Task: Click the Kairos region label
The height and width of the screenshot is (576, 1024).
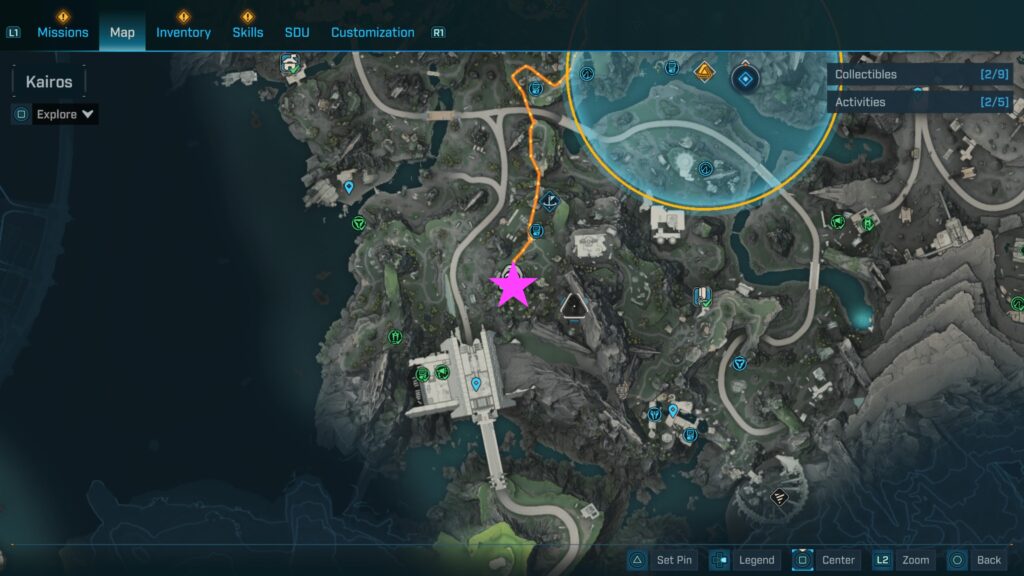Action: [x=49, y=82]
